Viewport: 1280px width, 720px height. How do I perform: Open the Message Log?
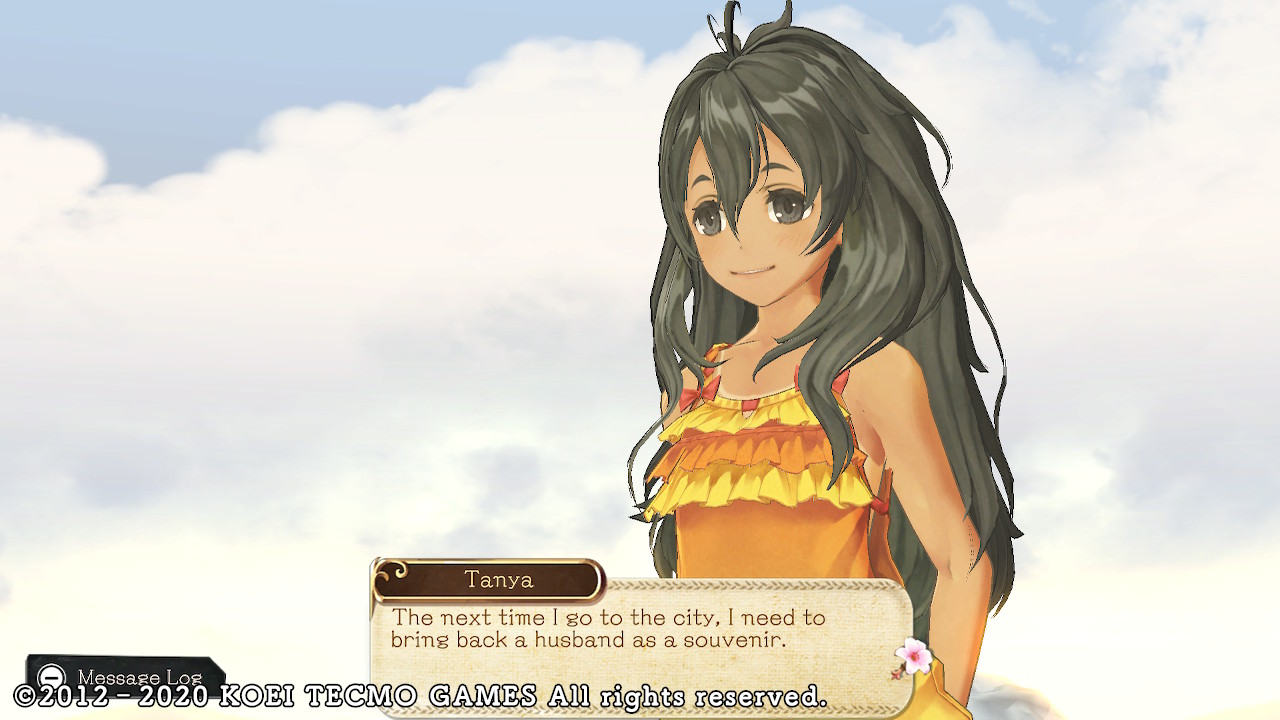coord(126,676)
